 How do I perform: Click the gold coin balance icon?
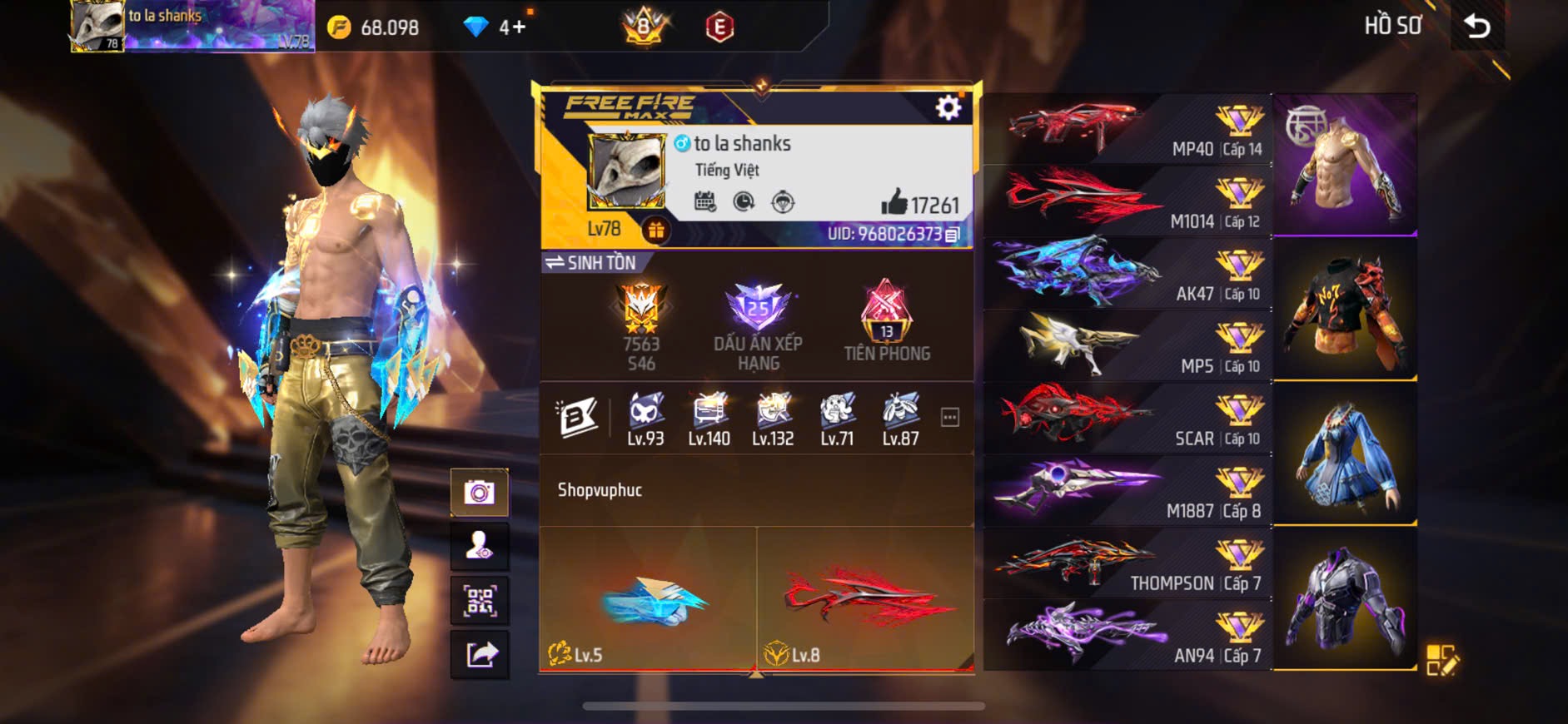(x=339, y=27)
